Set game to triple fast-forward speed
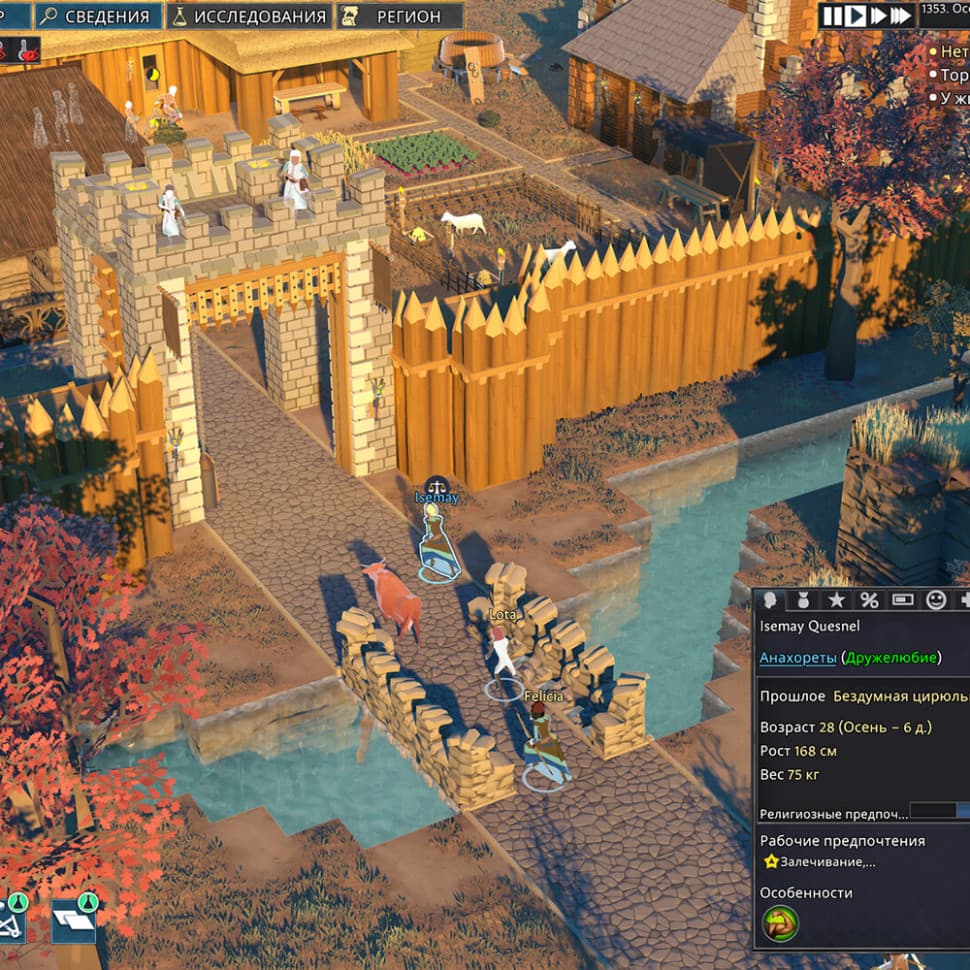 (x=901, y=15)
